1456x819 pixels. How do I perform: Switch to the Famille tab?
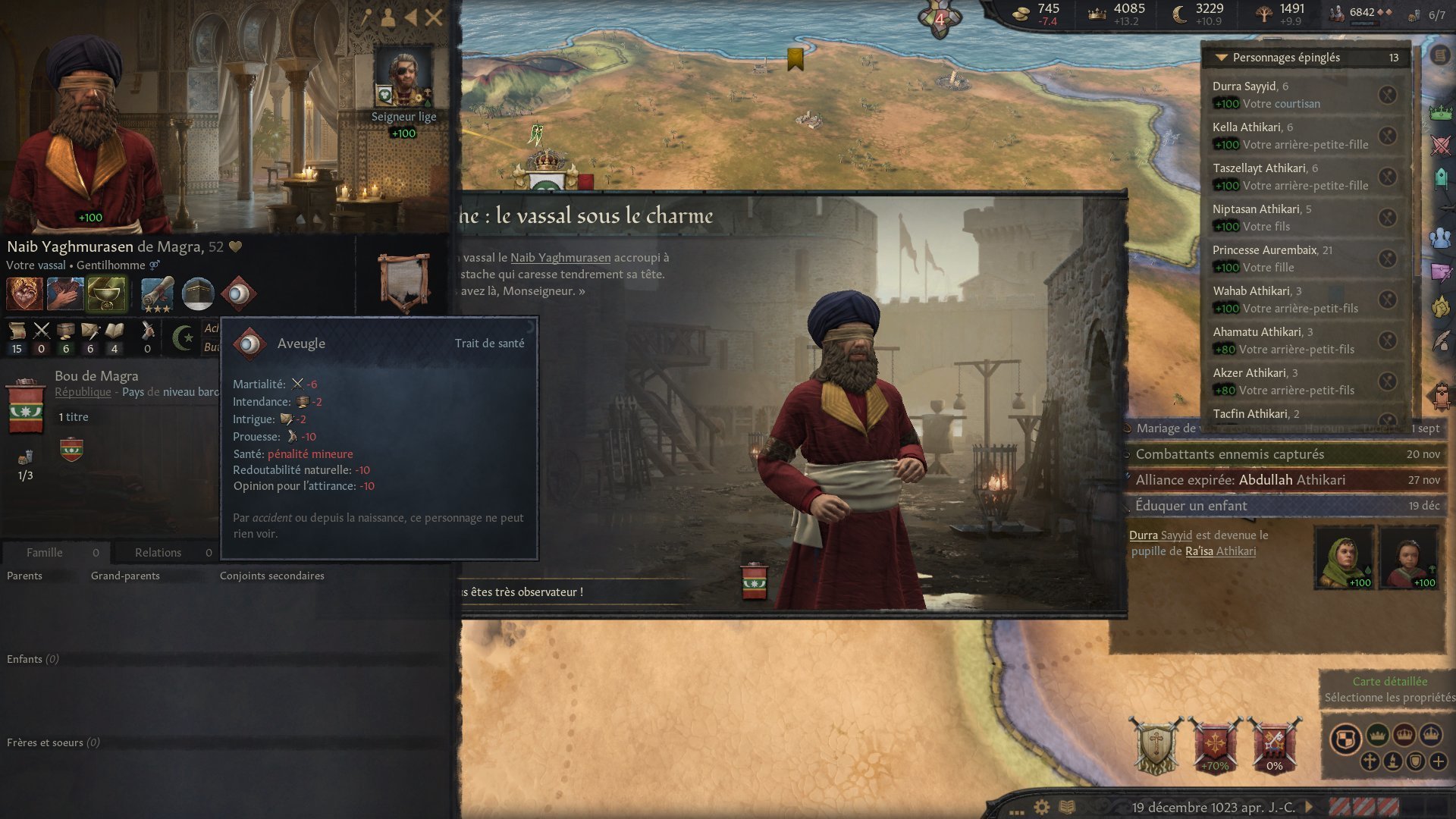point(45,553)
